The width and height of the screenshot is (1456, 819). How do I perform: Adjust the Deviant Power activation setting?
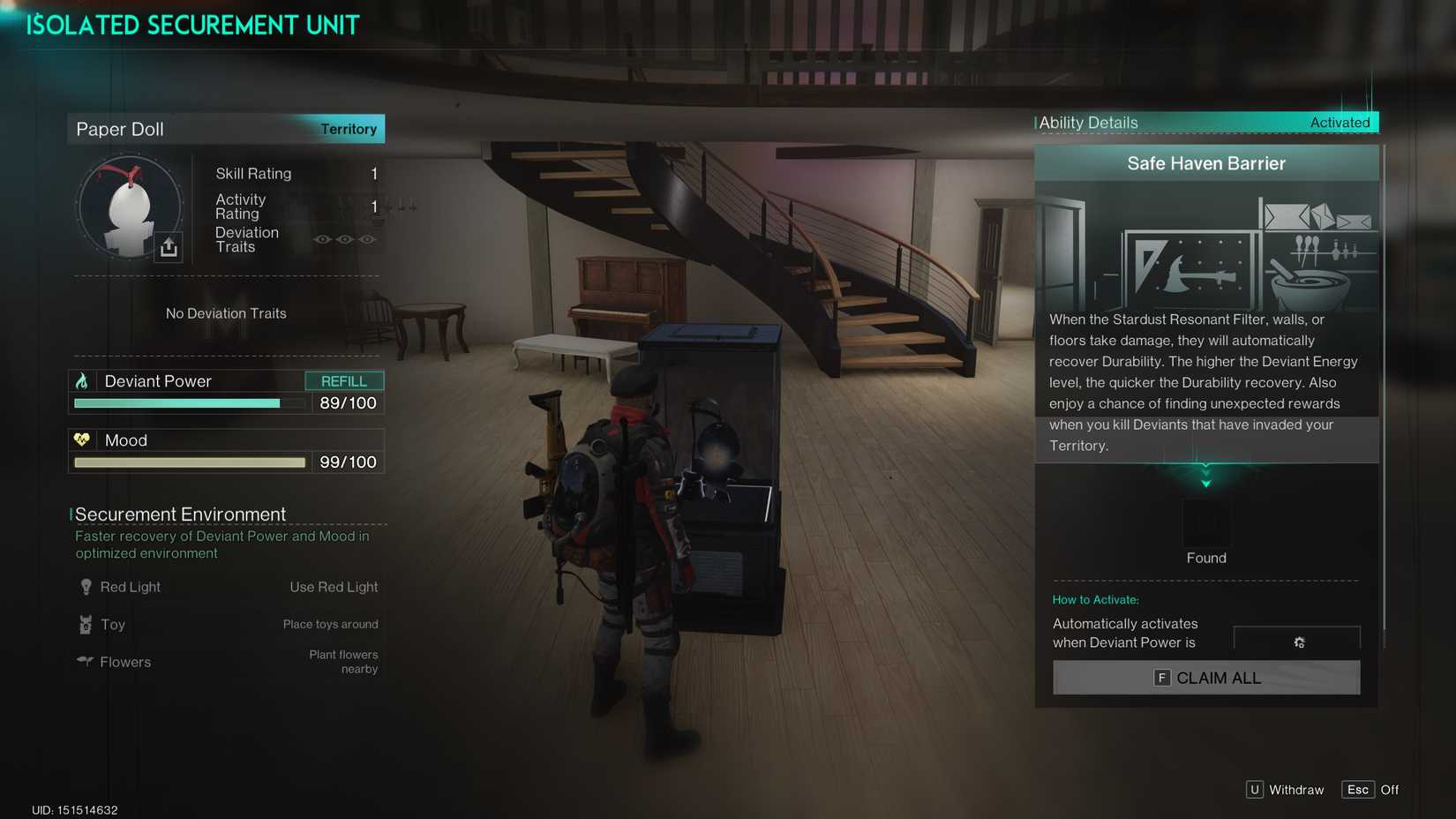pos(1298,642)
